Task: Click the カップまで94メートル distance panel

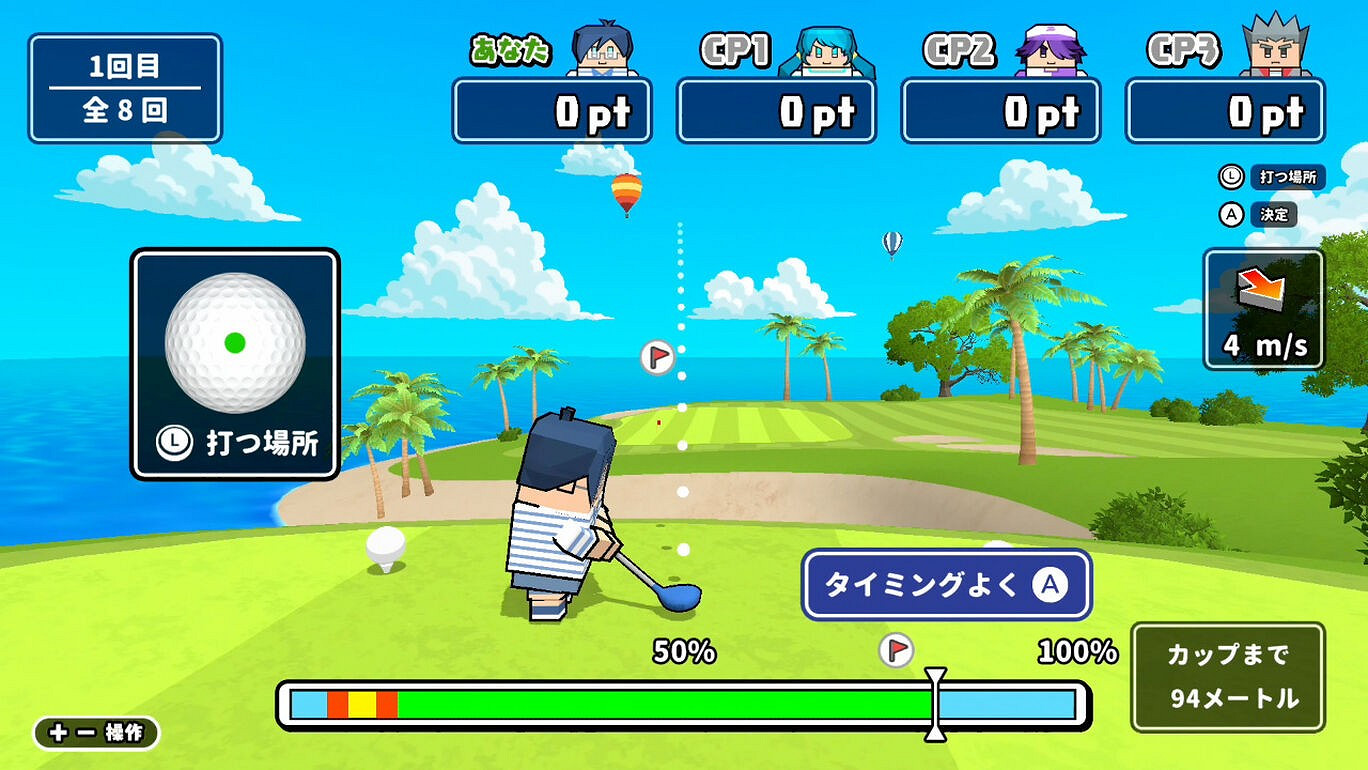Action: (x=1228, y=678)
